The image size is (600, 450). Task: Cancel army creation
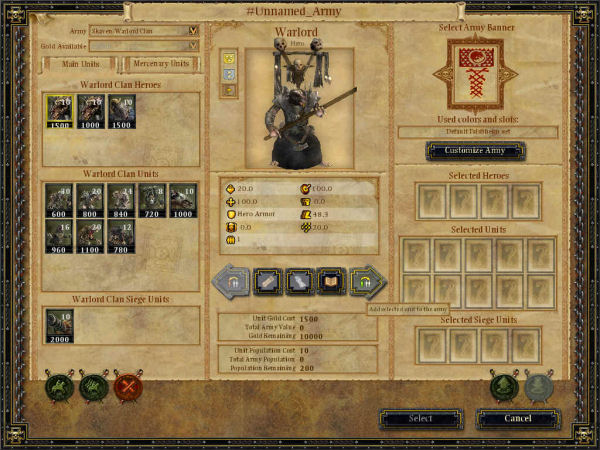tap(517, 418)
